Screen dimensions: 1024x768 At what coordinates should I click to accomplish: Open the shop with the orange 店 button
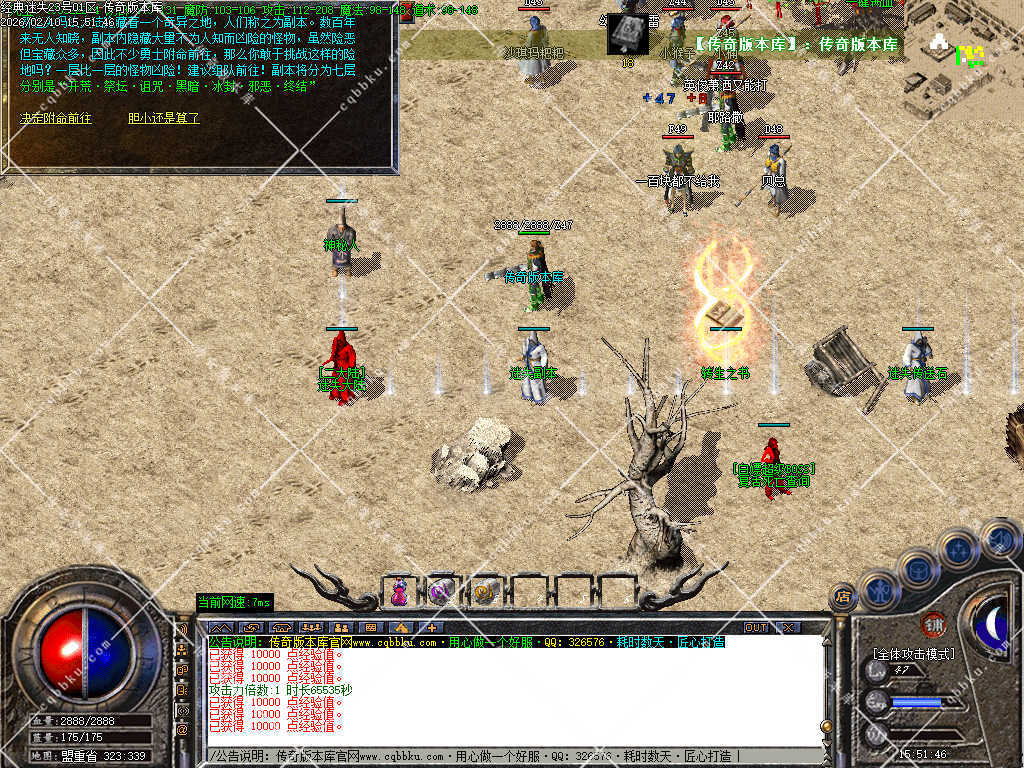[x=843, y=597]
